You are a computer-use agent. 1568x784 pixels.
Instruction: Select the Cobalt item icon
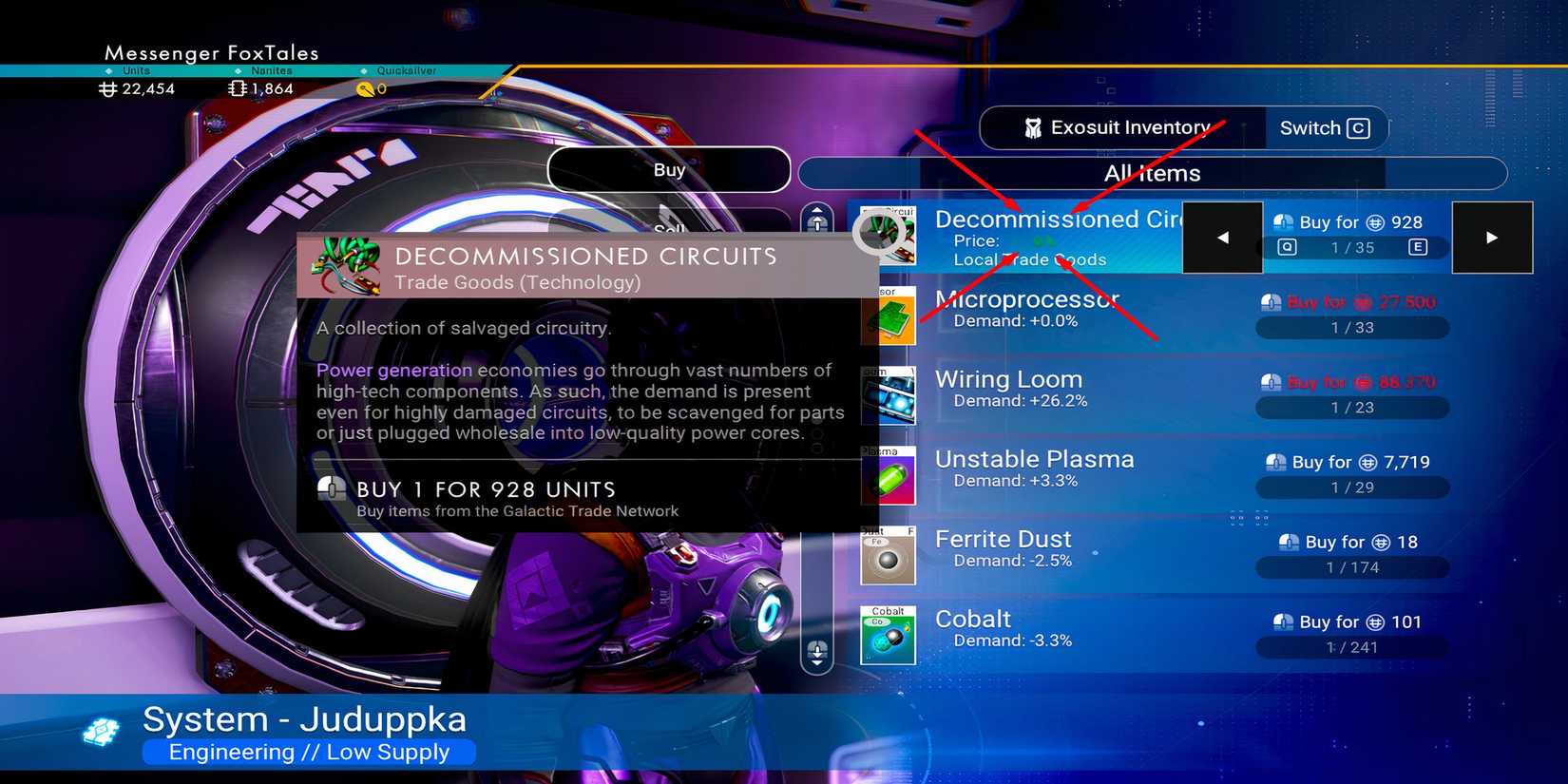point(888,635)
